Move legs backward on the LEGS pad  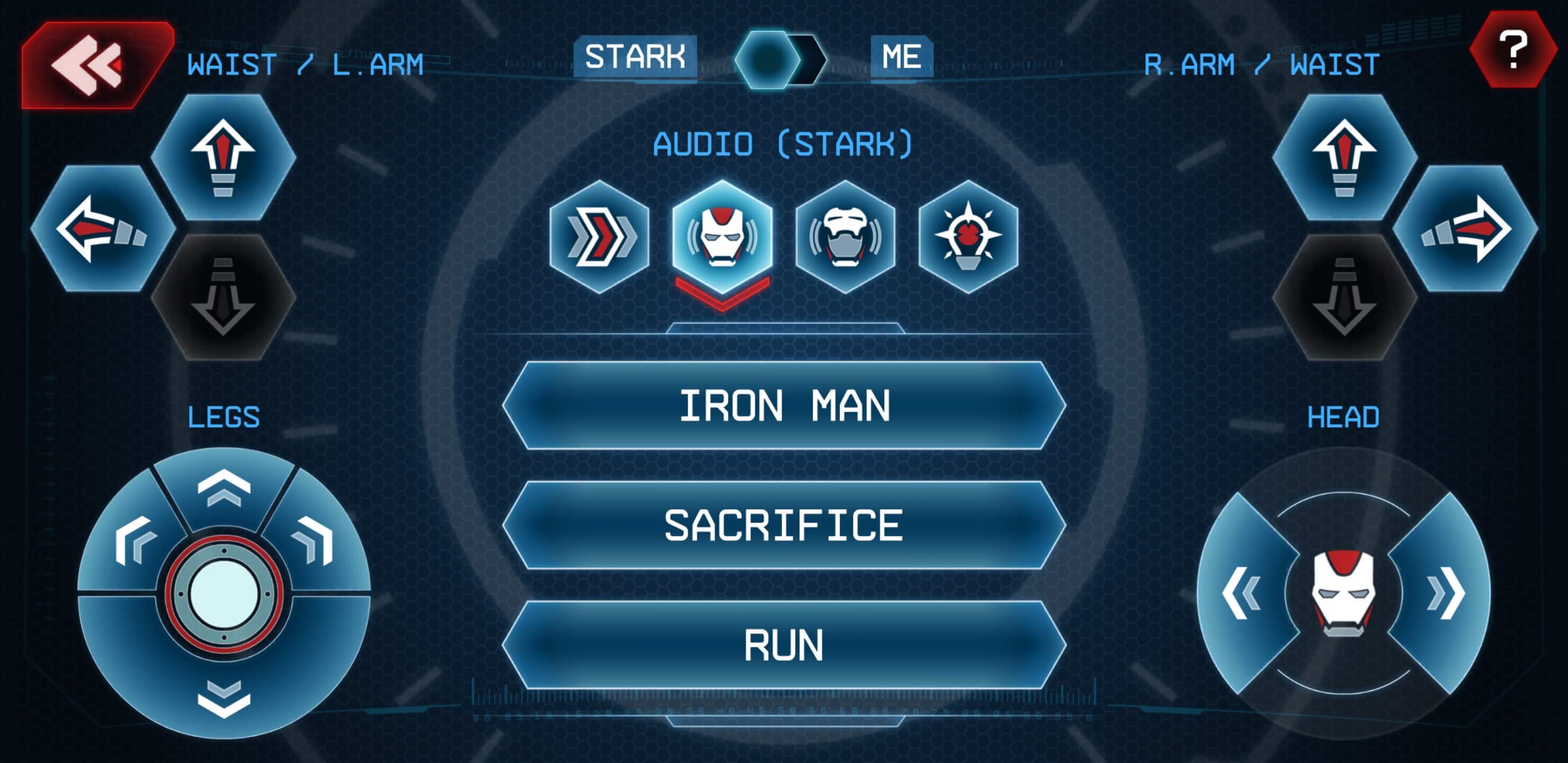coord(224,697)
